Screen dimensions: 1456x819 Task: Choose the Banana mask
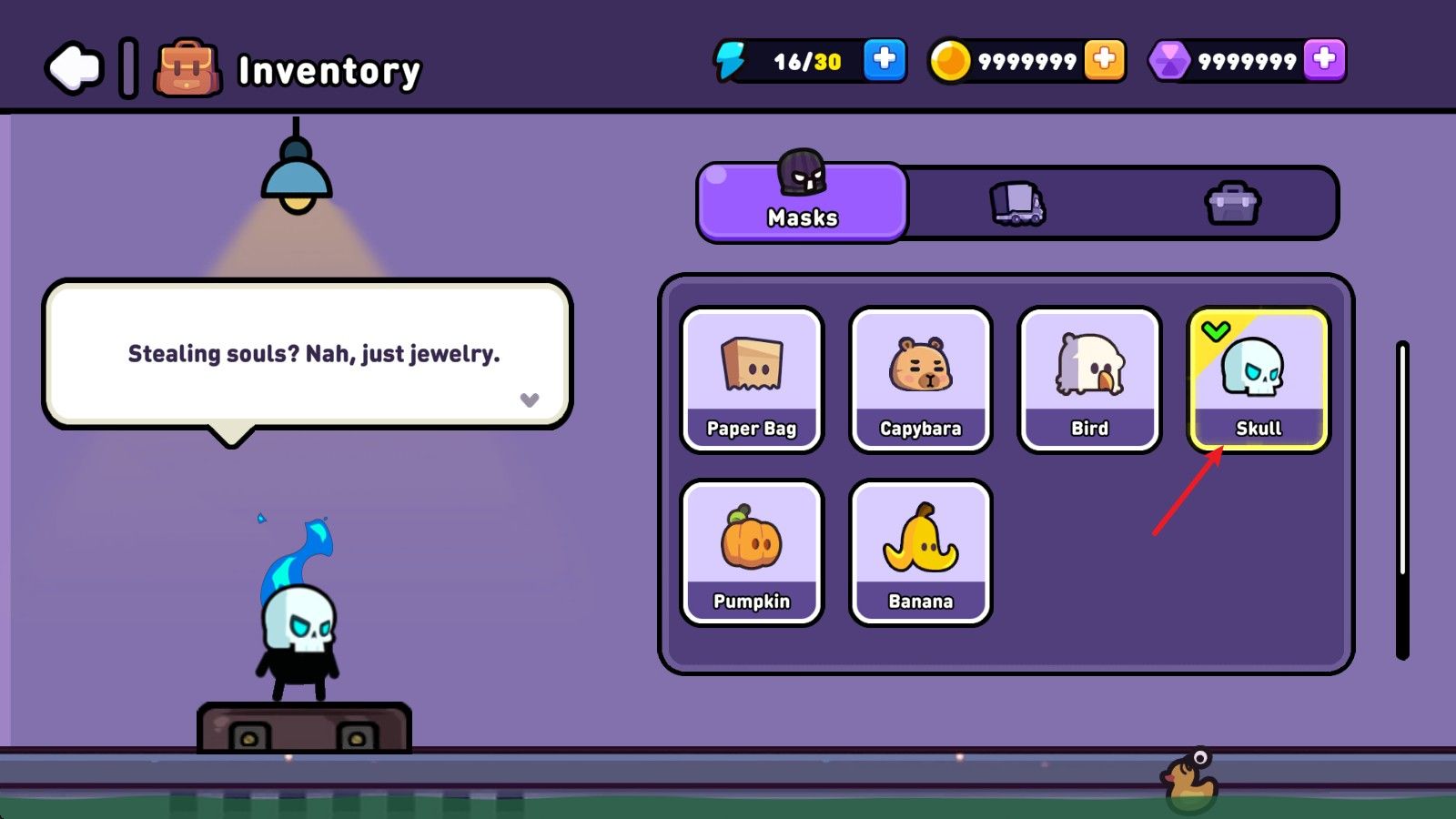[x=920, y=552]
